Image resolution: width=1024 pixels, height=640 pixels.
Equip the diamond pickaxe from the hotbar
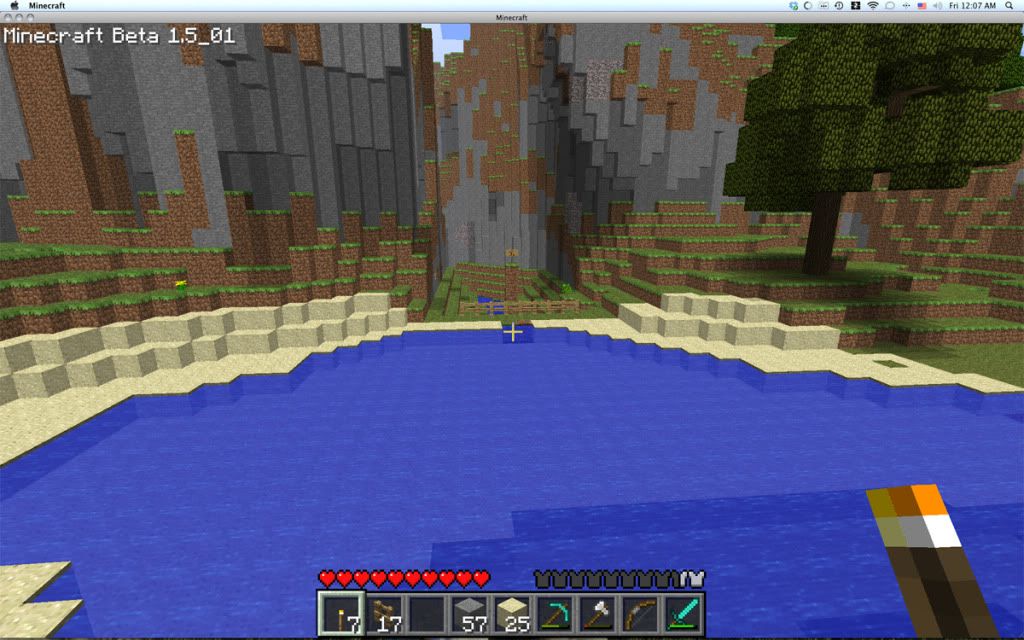pos(554,613)
